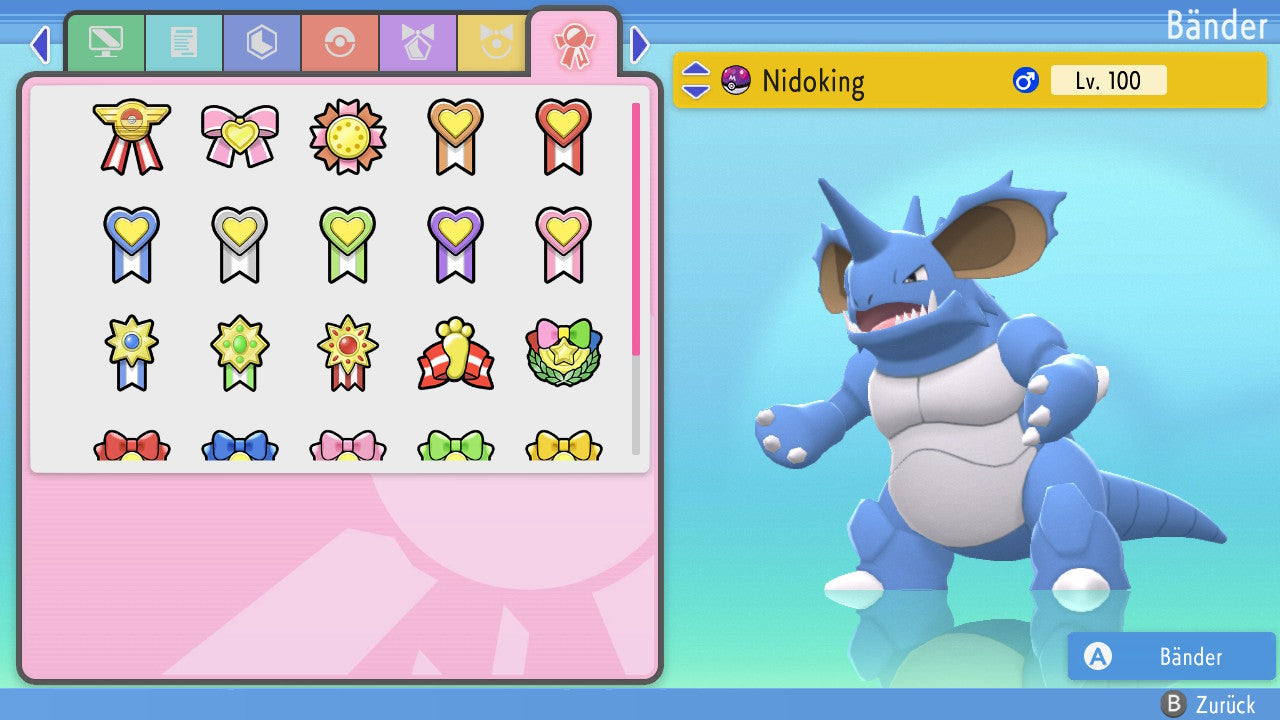Advance tabs with the right arrow
The width and height of the screenshot is (1280, 720).
(x=640, y=44)
